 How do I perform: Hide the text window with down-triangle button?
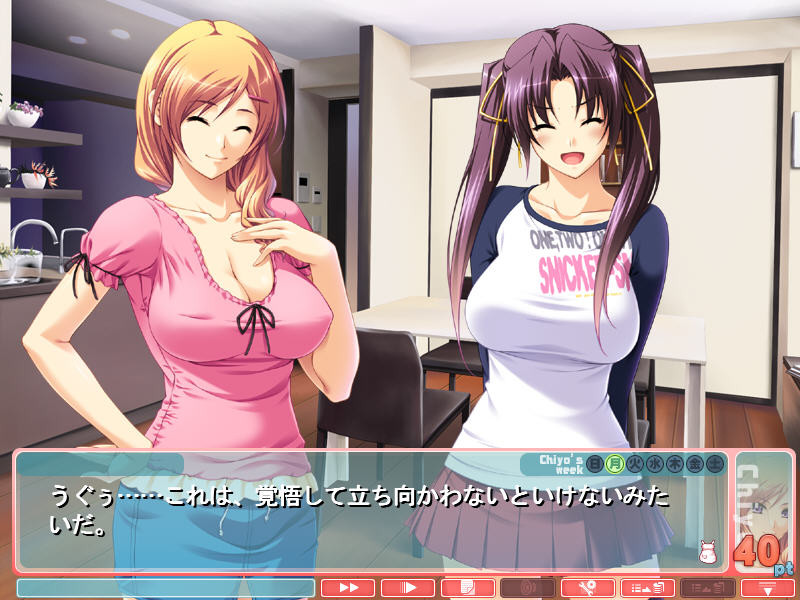[x=767, y=588]
